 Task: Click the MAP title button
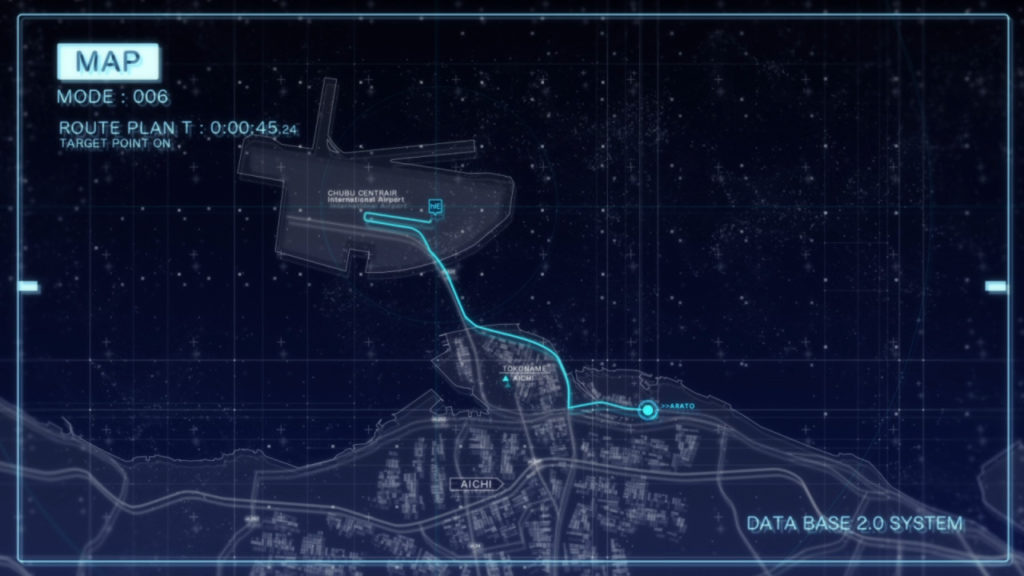coord(108,62)
